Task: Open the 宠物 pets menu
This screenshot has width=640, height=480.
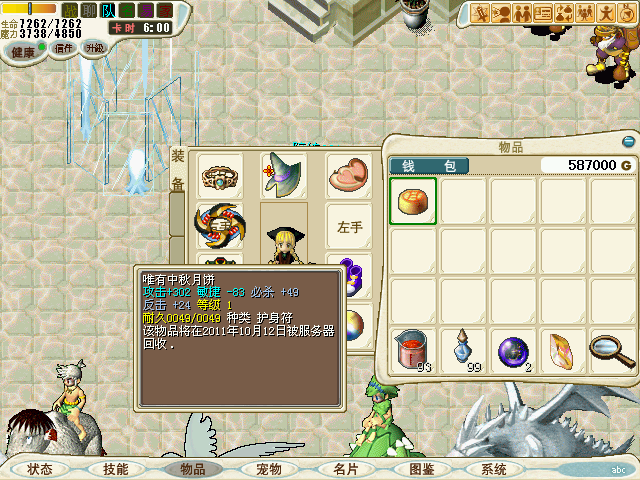Action: pyautogui.click(x=269, y=468)
